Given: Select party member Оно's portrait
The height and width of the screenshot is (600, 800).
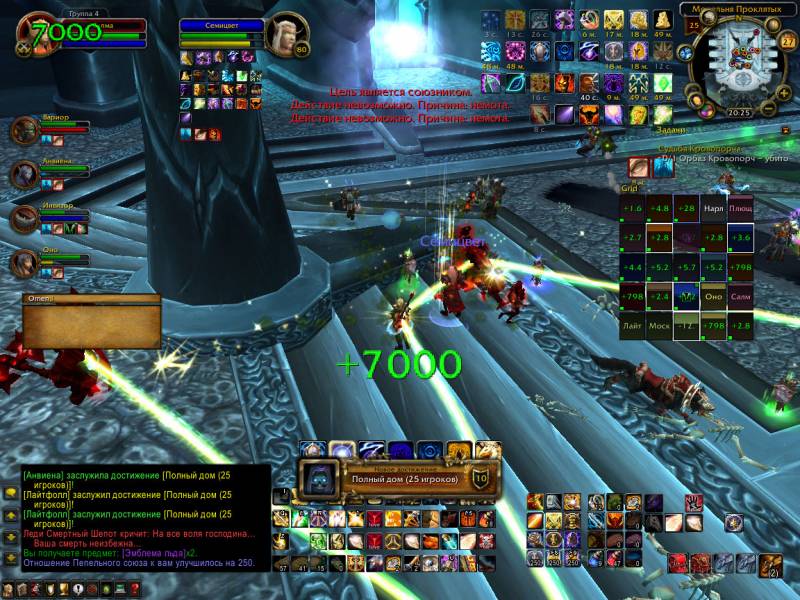Looking at the screenshot, I should pos(24,262).
